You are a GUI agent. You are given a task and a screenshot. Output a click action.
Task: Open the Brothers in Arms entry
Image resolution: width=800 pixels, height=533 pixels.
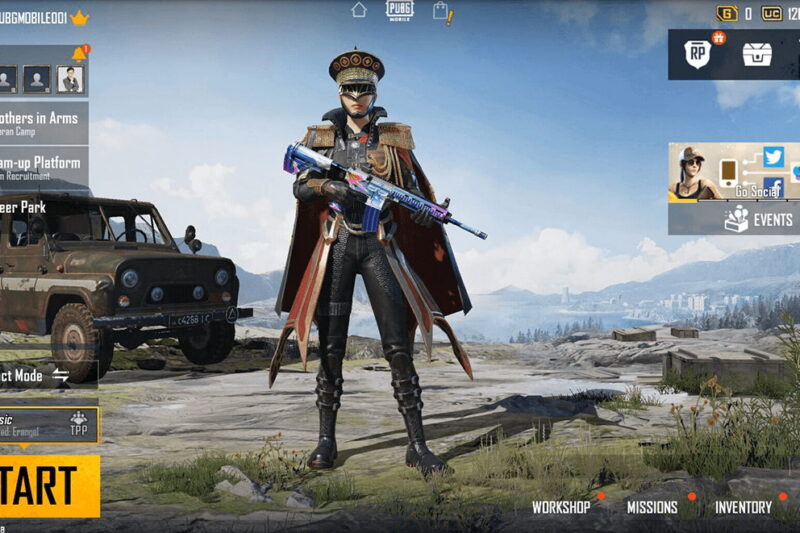click(x=42, y=122)
